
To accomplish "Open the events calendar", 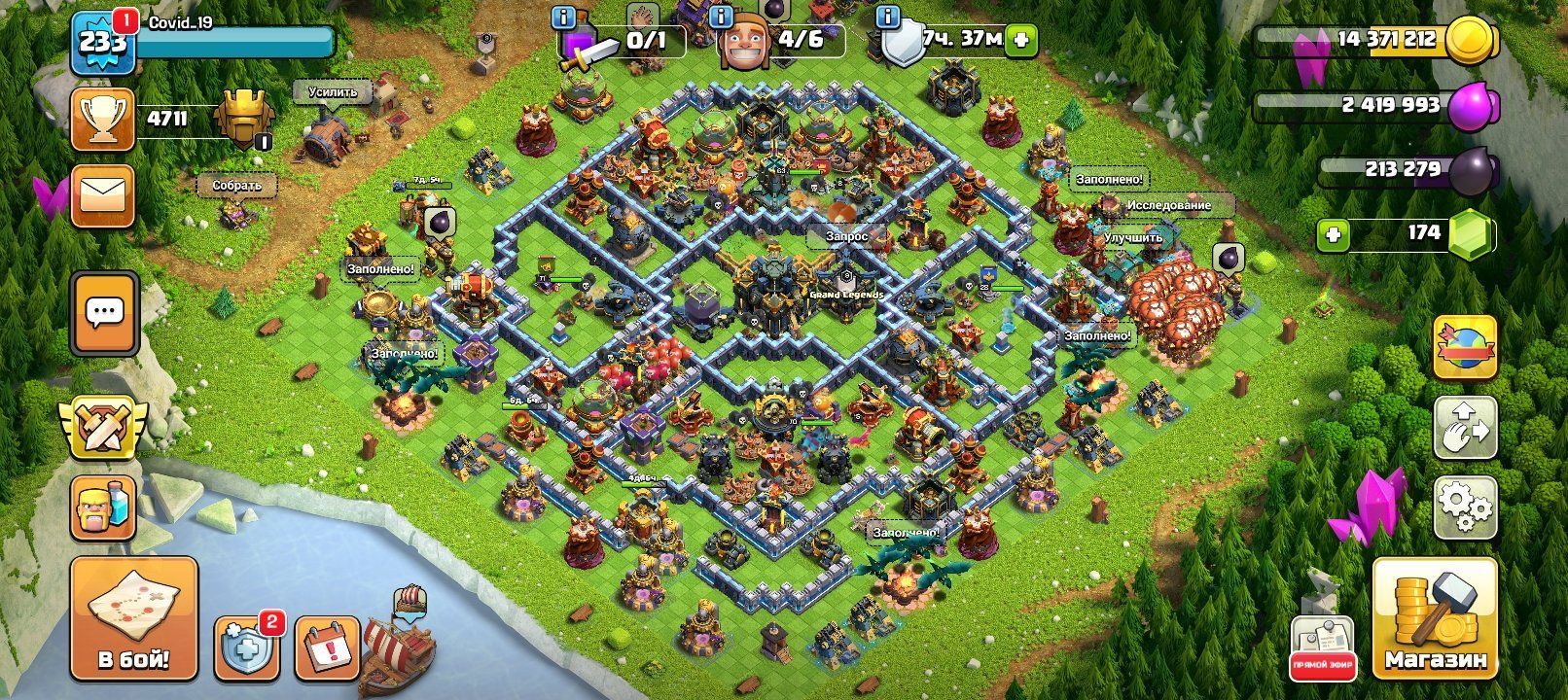I will tap(326, 647).
